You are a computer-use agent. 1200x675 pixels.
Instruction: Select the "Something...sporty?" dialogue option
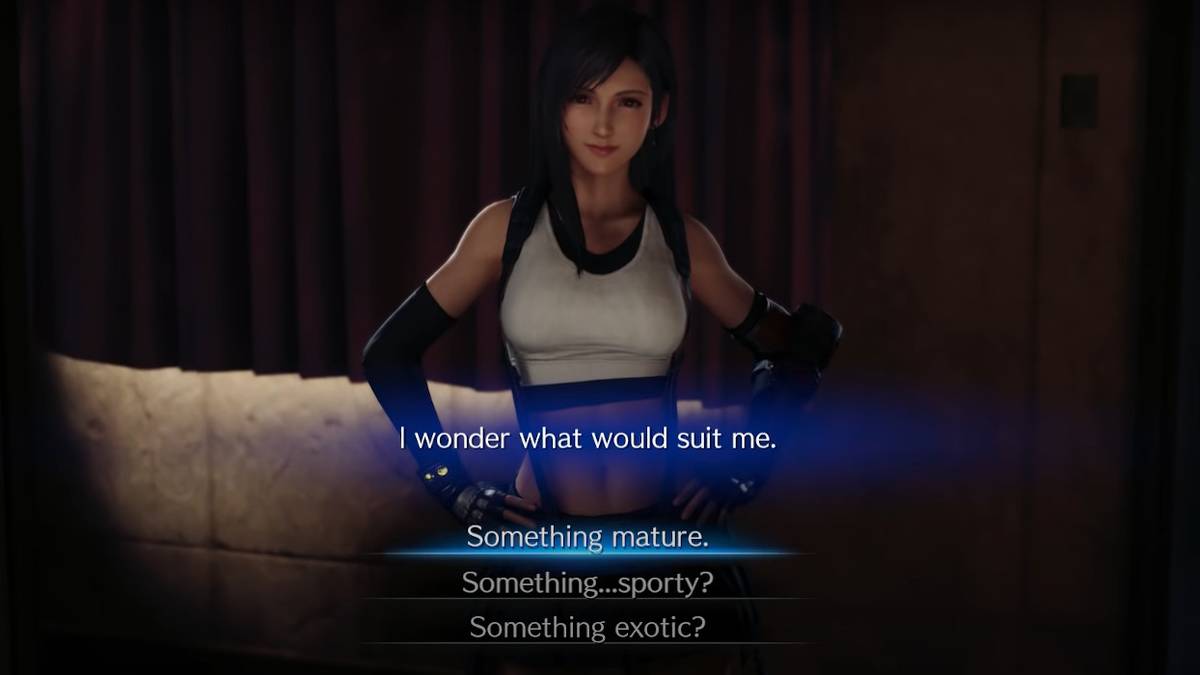587,583
